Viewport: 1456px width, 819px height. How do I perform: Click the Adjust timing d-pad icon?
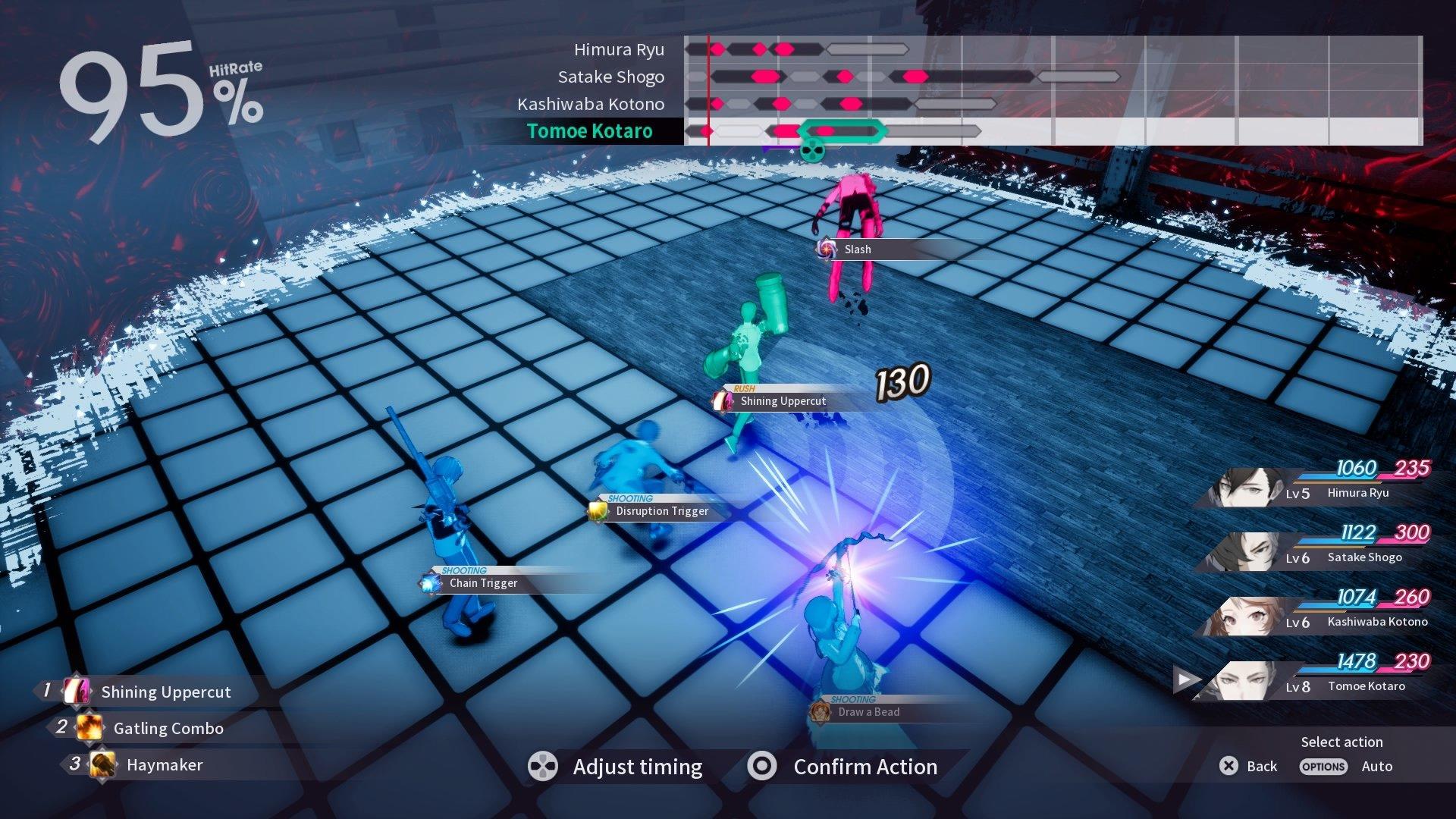pos(541,767)
